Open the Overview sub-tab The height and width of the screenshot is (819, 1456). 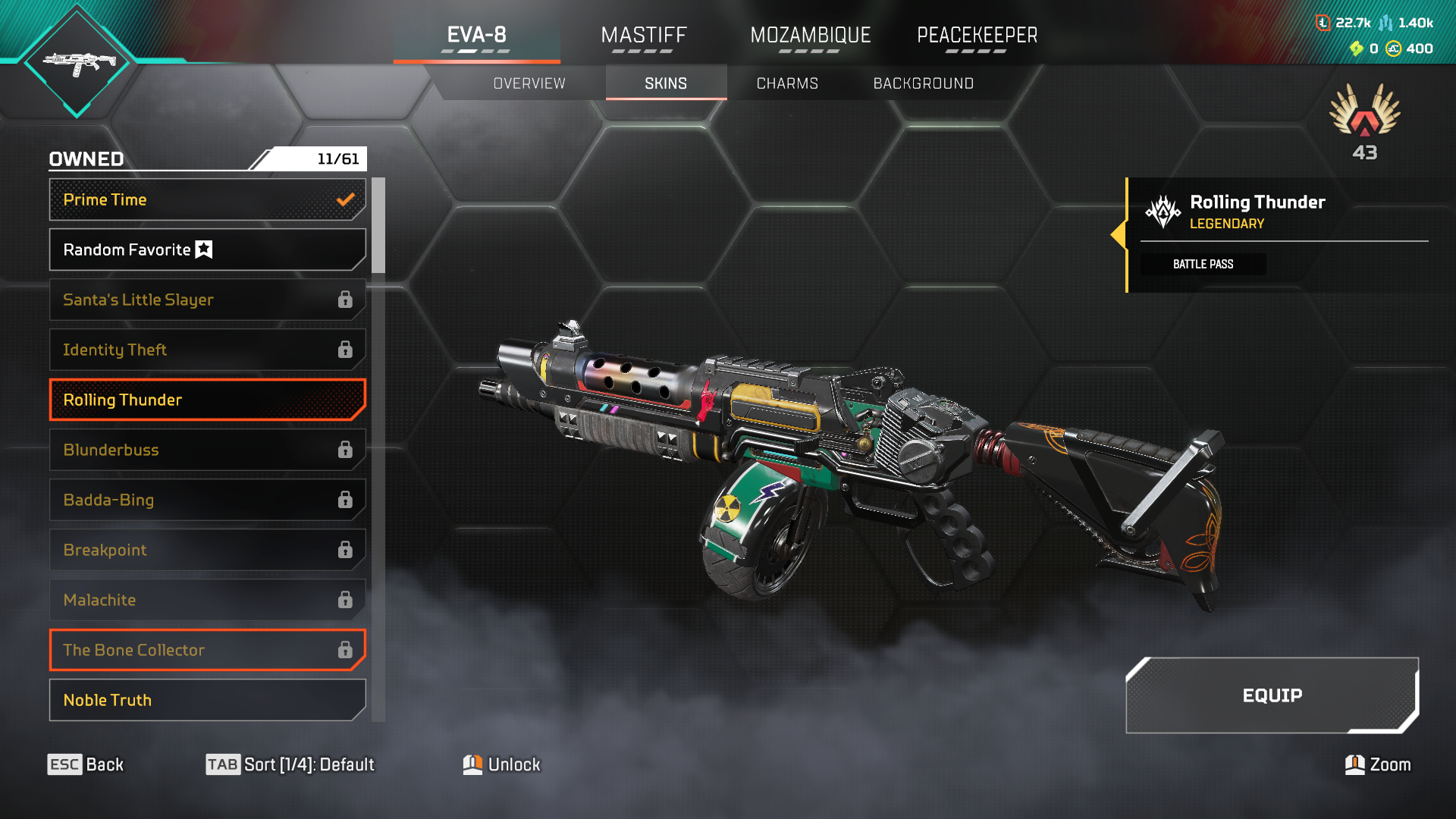[529, 83]
